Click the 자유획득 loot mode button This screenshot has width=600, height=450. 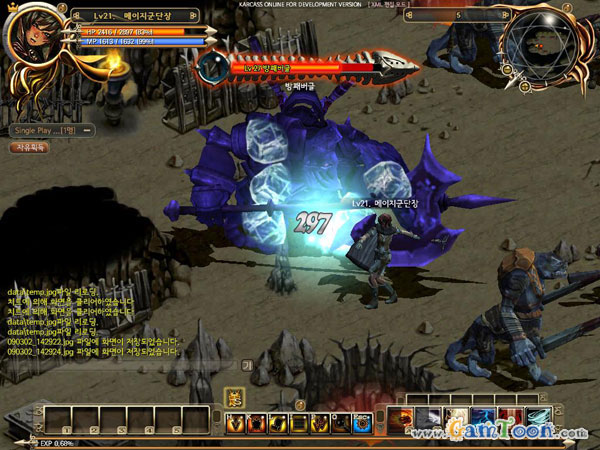[x=29, y=147]
